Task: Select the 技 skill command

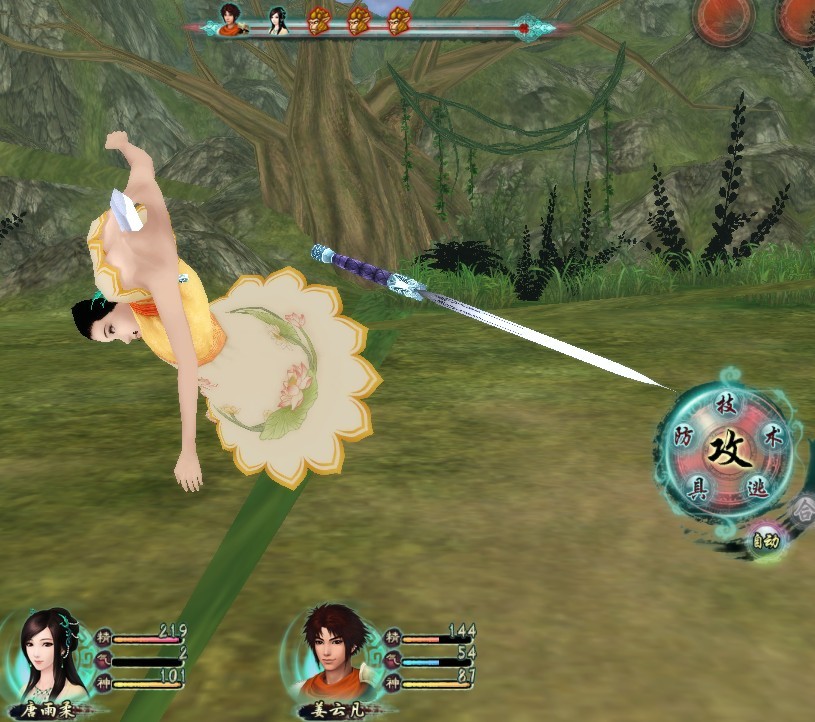Action: [726, 405]
